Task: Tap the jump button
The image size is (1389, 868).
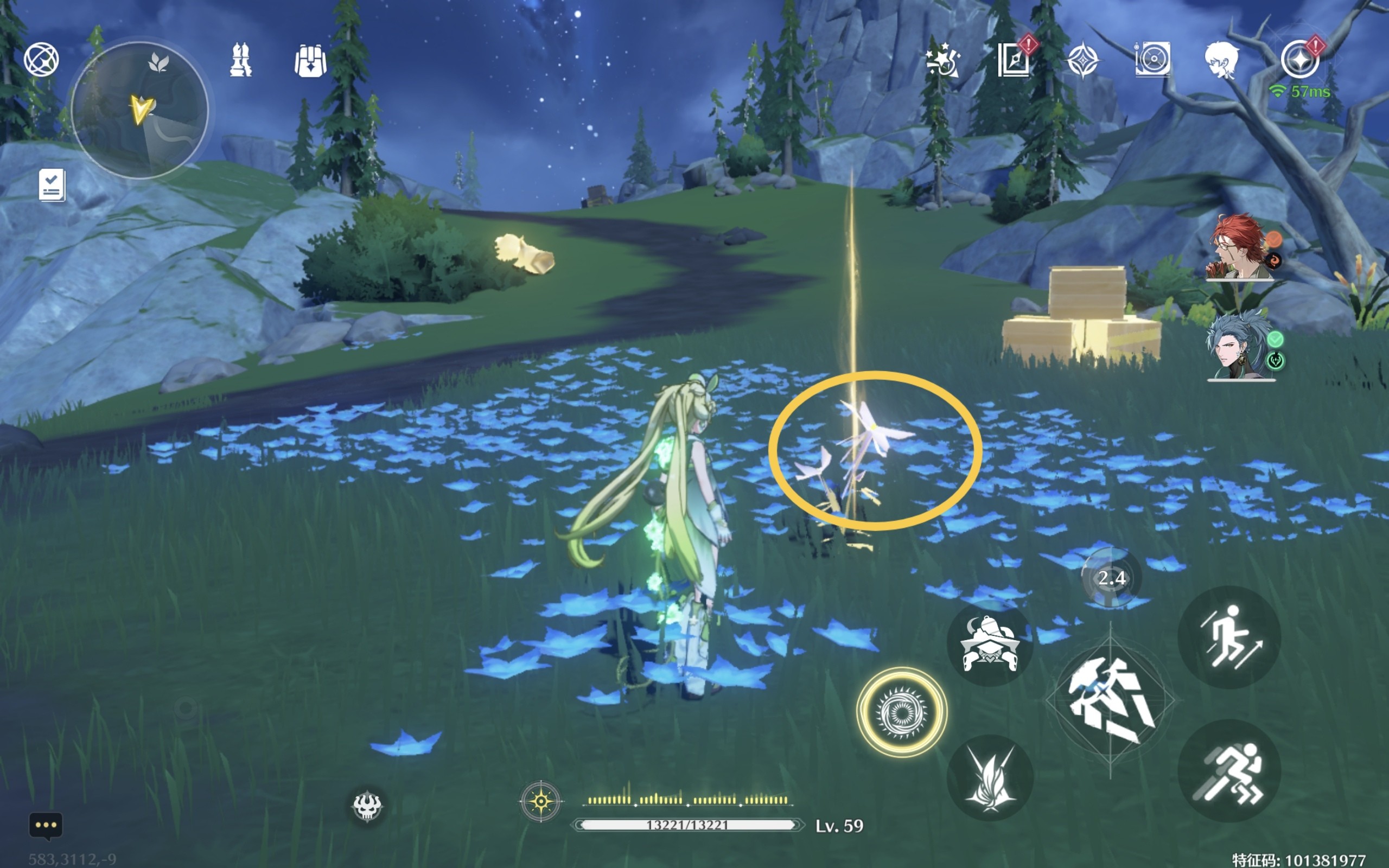Action: (x=1229, y=637)
